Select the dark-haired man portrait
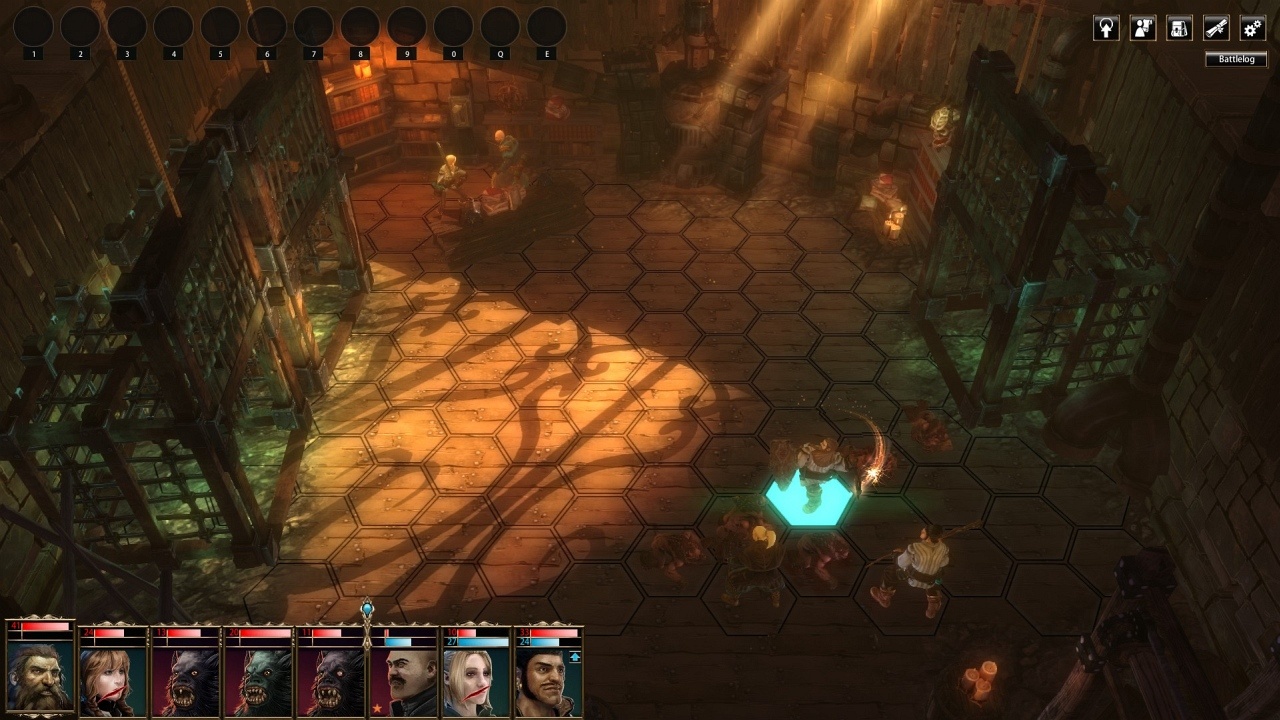The height and width of the screenshot is (720, 1280). (548, 680)
